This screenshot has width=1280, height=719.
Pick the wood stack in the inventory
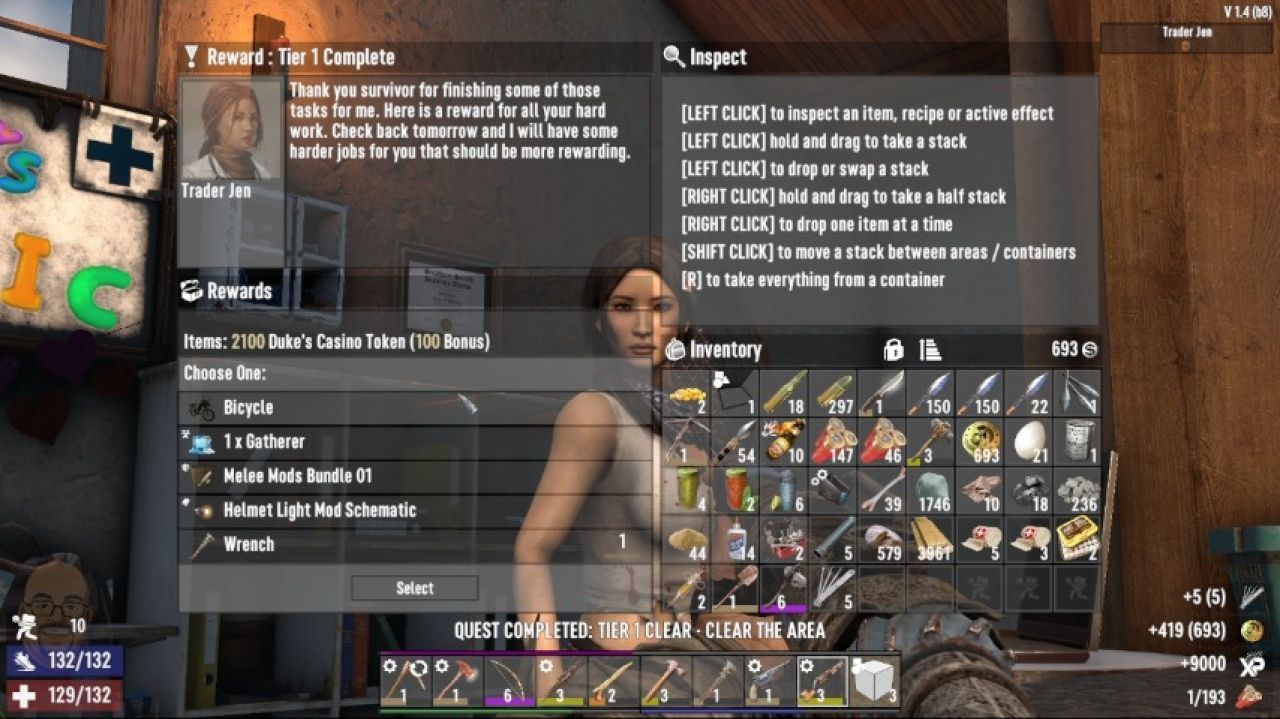tap(931, 539)
